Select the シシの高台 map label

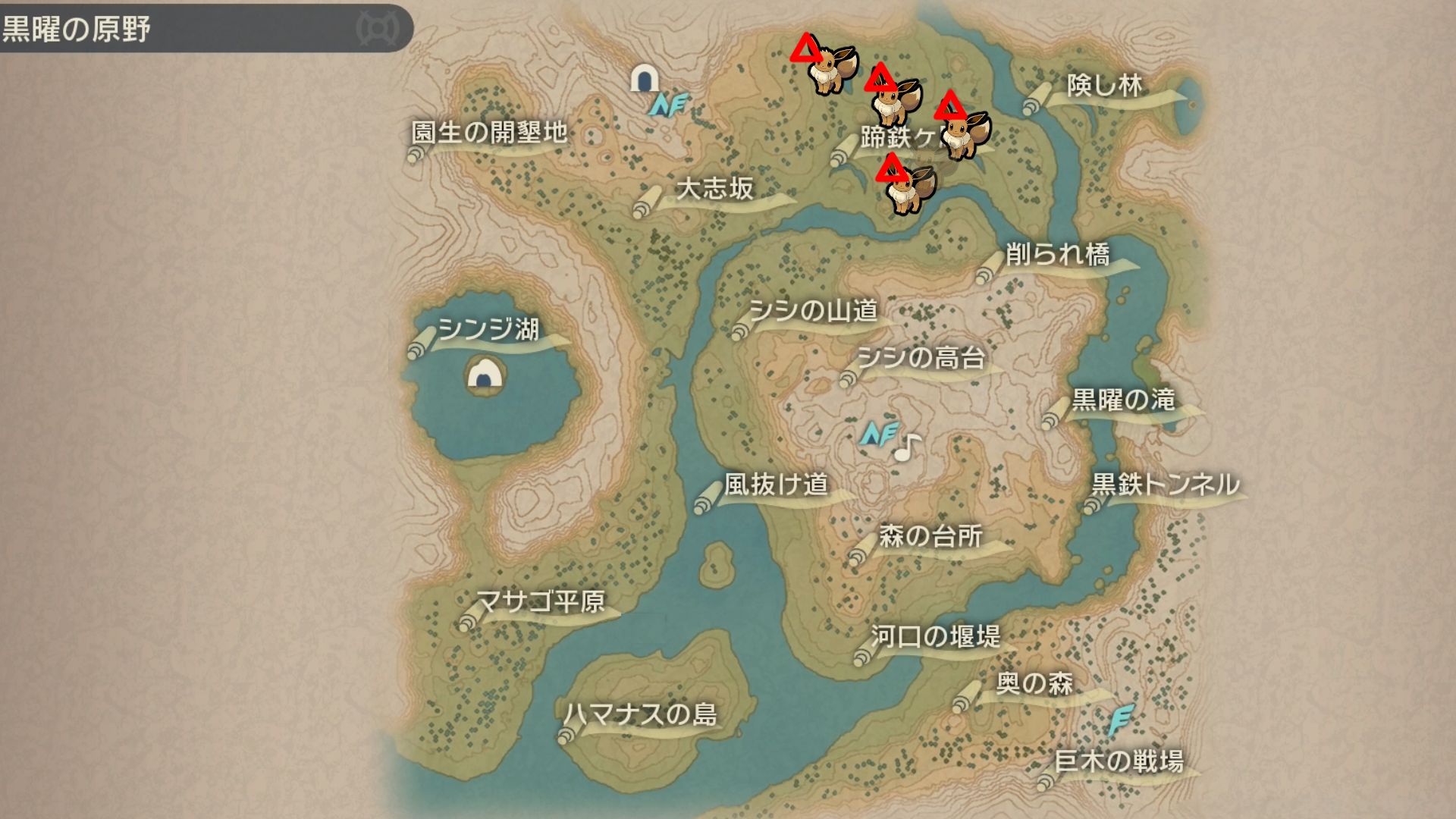(921, 358)
